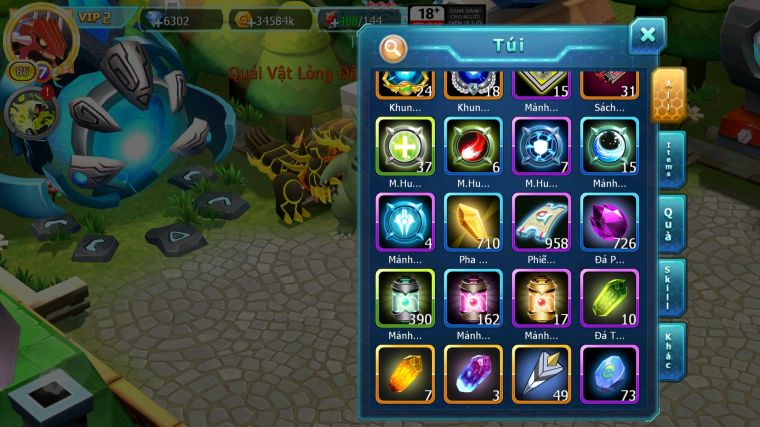The image size is (760, 427).
Task: Close the Túi inventory panel
Action: coord(647,35)
